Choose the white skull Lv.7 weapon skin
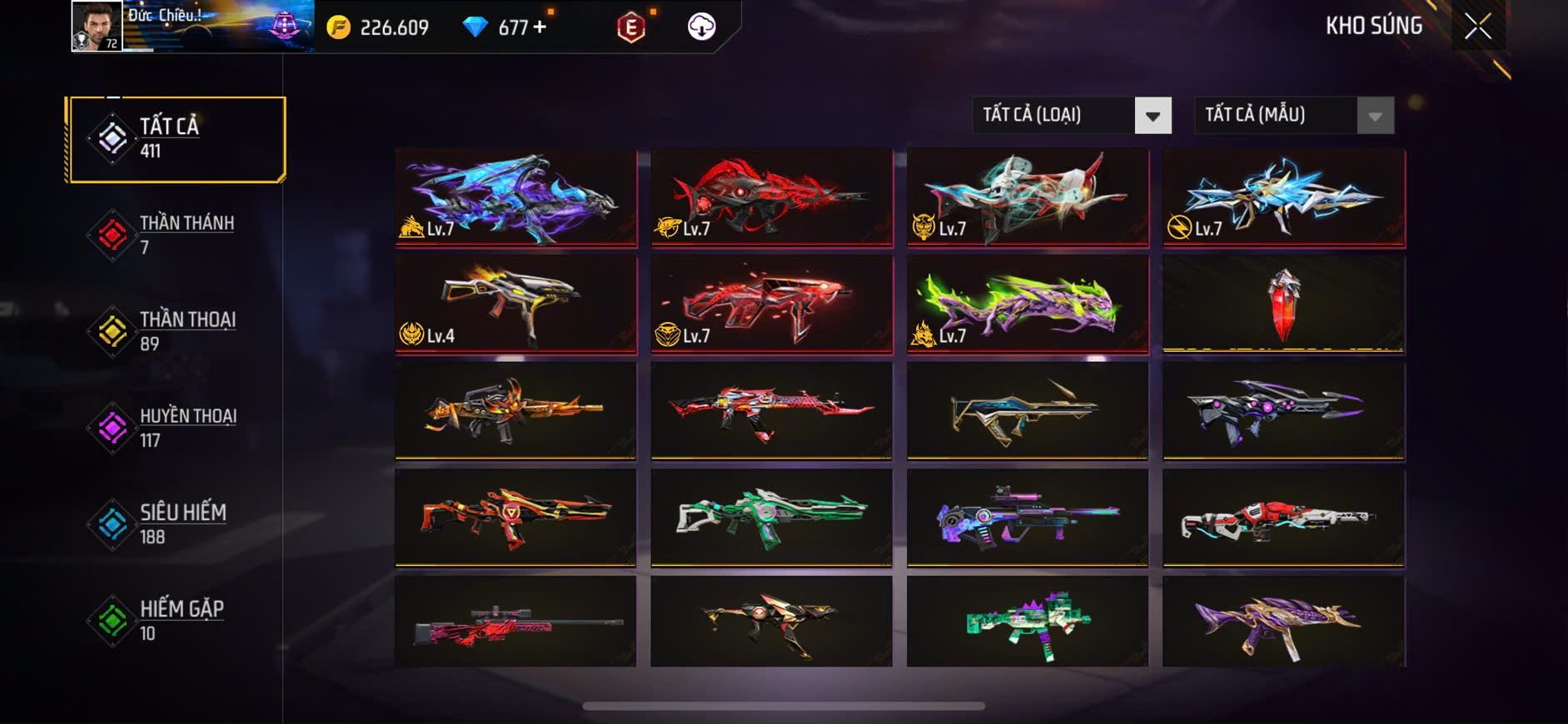The height and width of the screenshot is (724, 1568). [x=1028, y=198]
